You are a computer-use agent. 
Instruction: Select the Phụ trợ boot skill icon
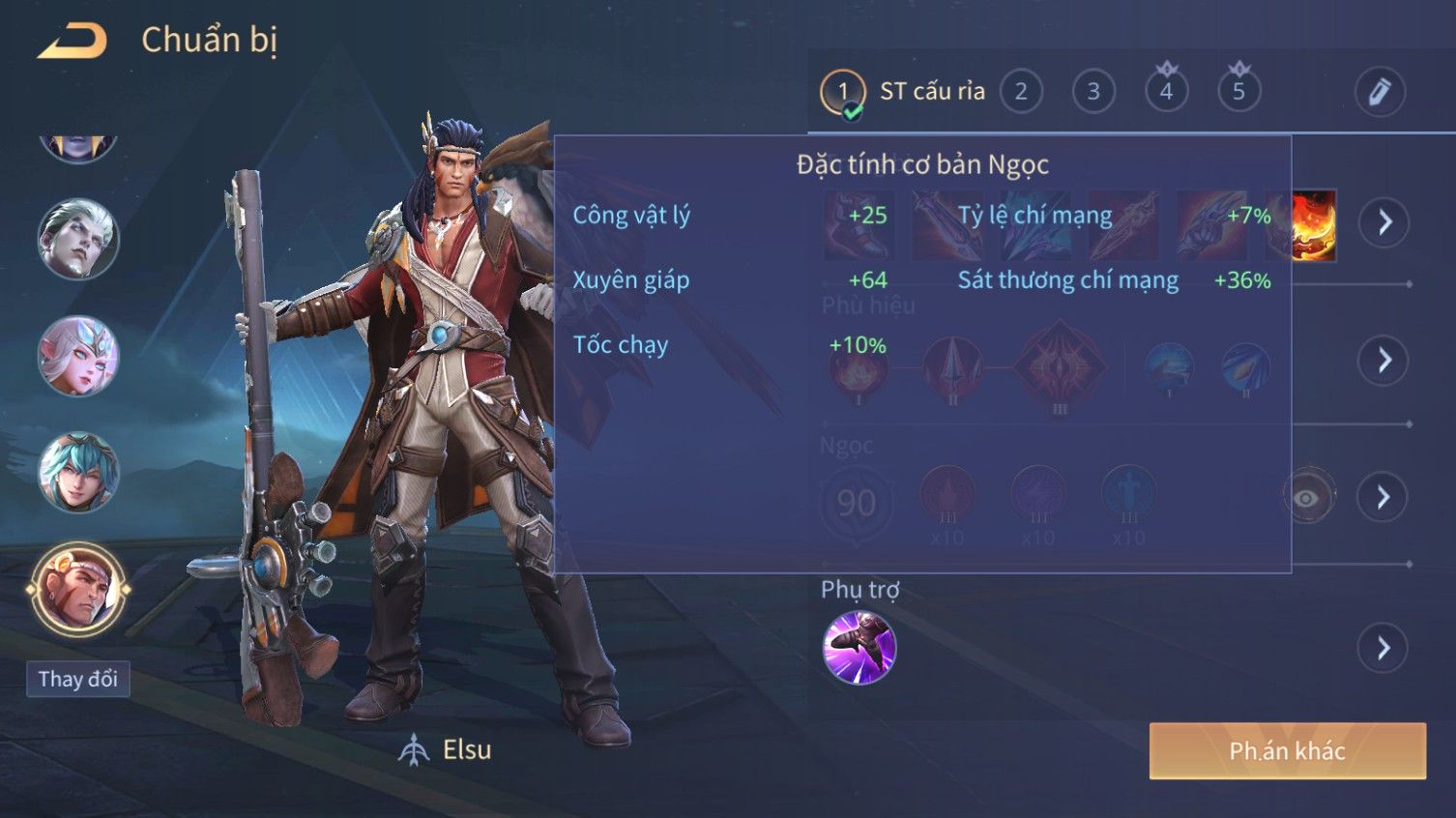(859, 647)
